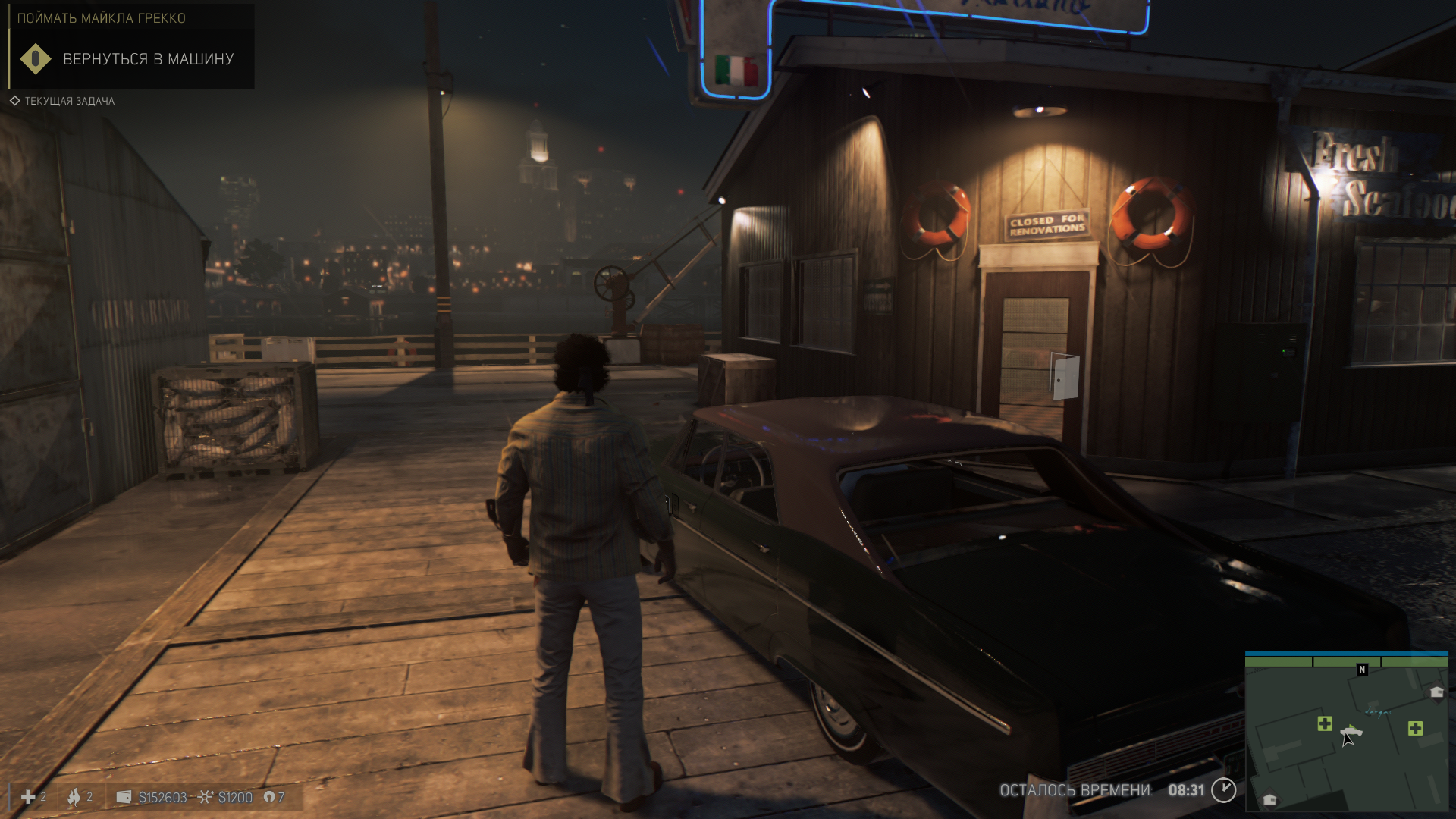Select the 'Вернуться в машину' objective tracker
Image resolution: width=1456 pixels, height=819 pixels.
point(148,59)
